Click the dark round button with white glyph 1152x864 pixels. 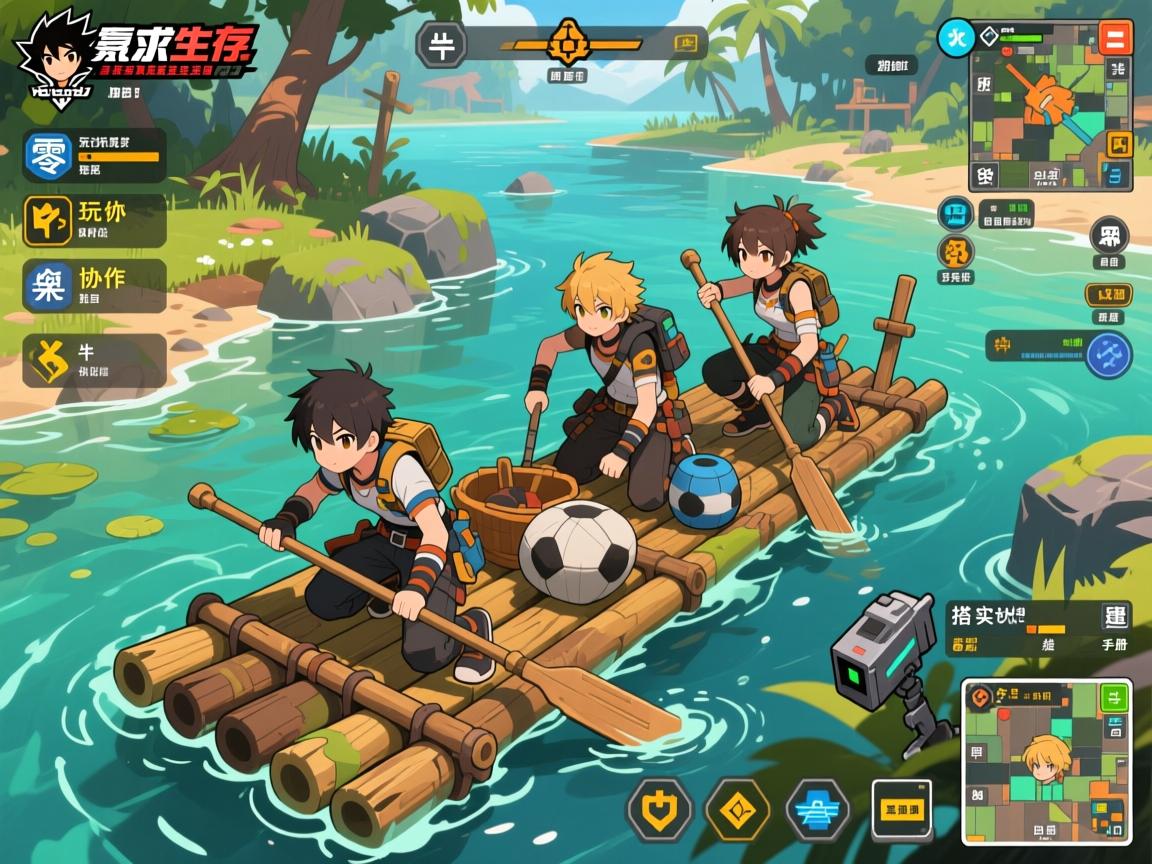(1109, 236)
